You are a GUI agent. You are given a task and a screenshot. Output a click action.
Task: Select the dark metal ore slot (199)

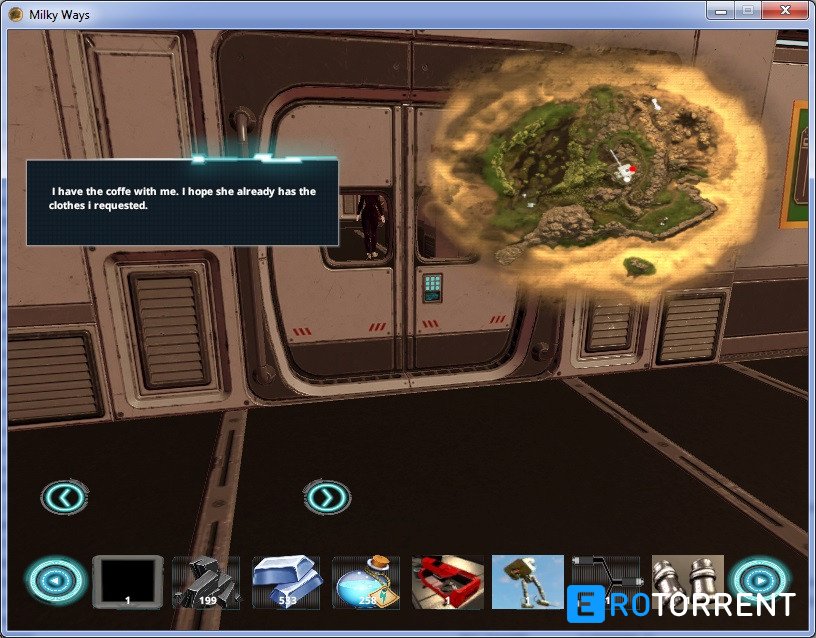coord(206,582)
